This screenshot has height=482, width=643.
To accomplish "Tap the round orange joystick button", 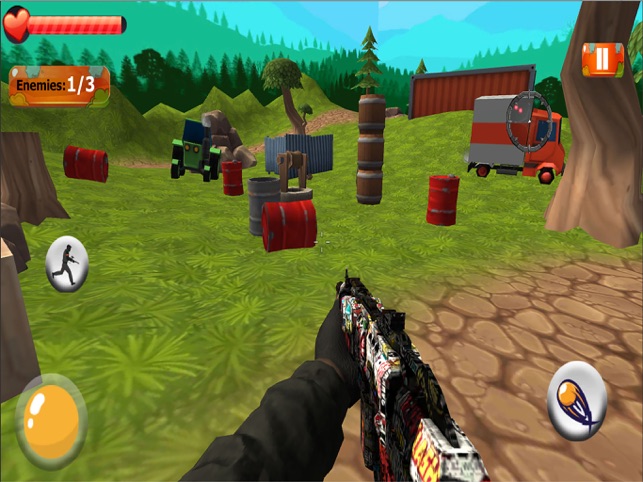I will [x=51, y=420].
